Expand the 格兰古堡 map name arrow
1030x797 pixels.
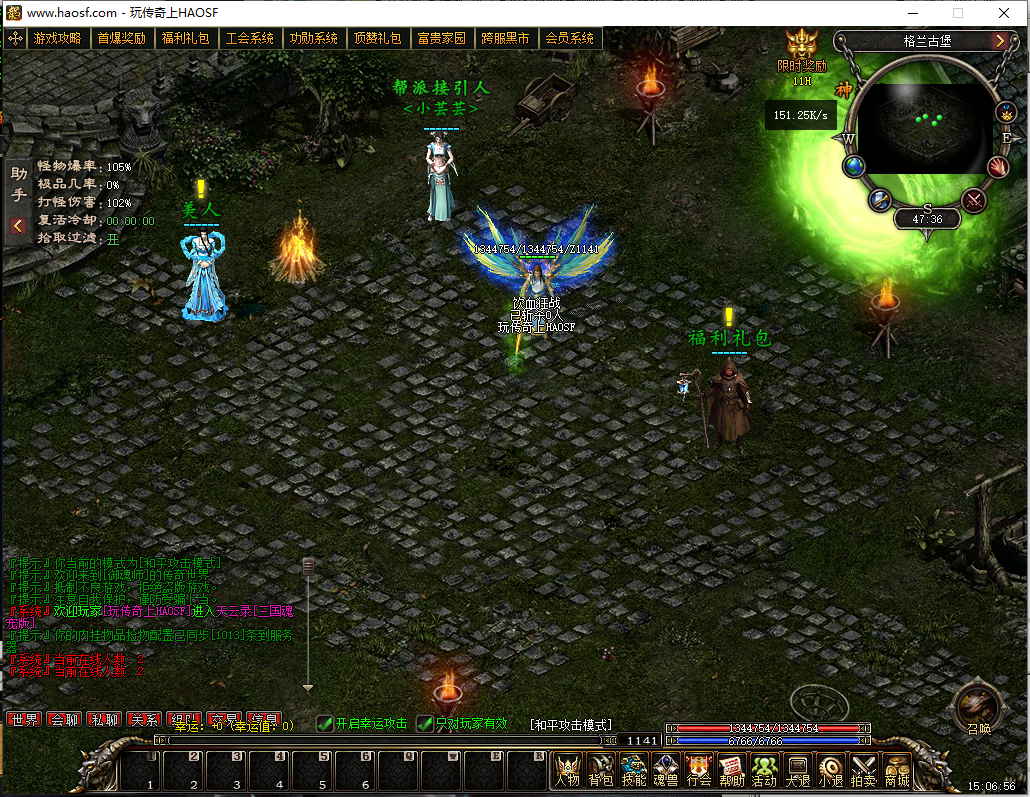(999, 41)
